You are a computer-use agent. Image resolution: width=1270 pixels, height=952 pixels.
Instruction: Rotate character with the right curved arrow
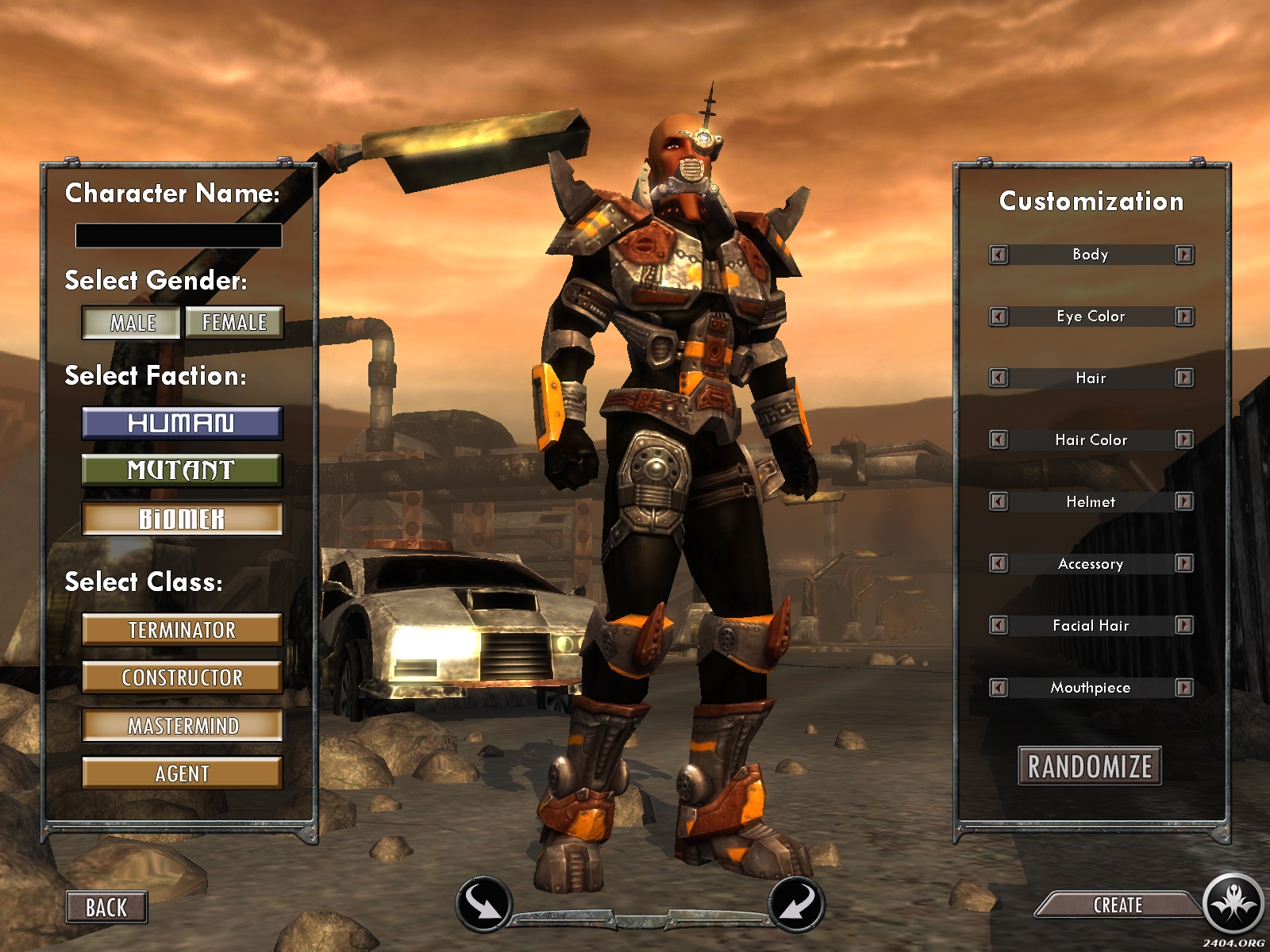pos(796,903)
